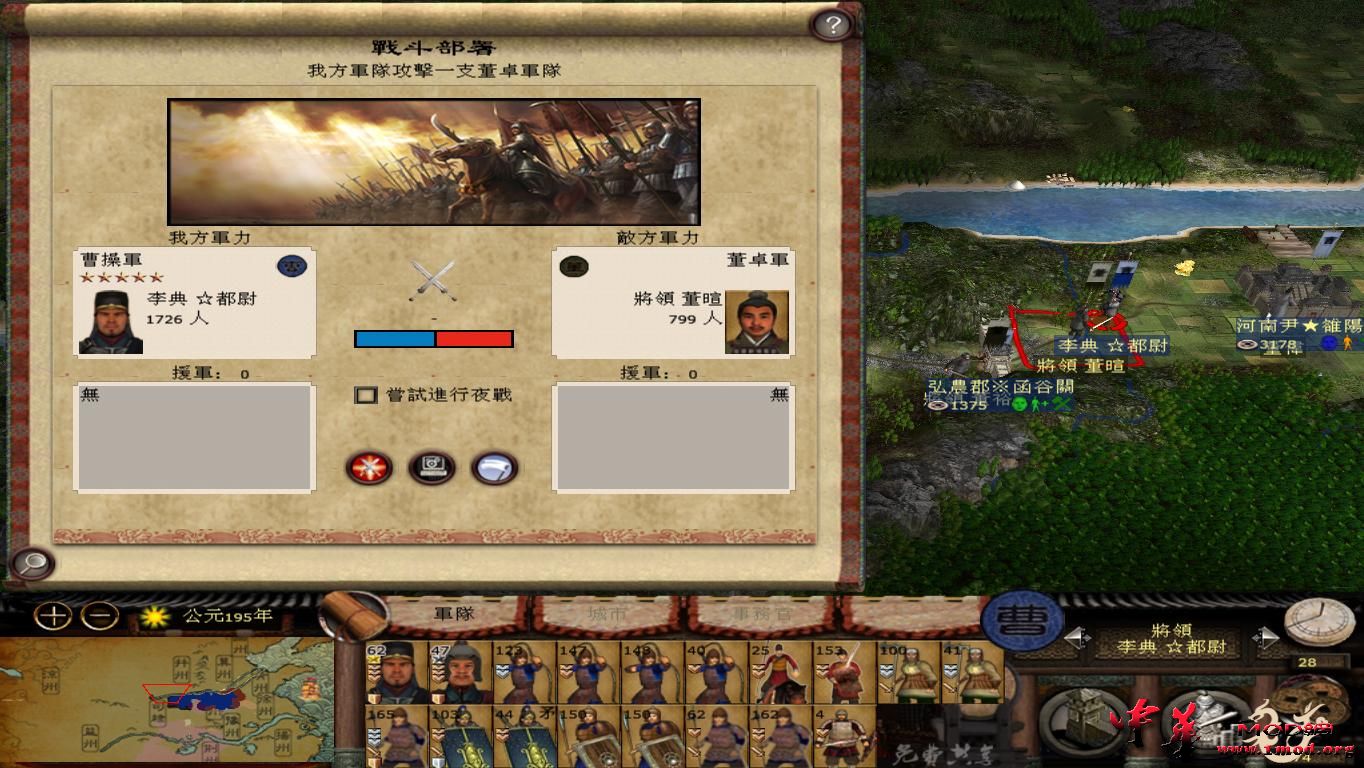Screen dimensions: 1364x768
Task: Click the blue-red battle odds bar
Action: (434, 339)
